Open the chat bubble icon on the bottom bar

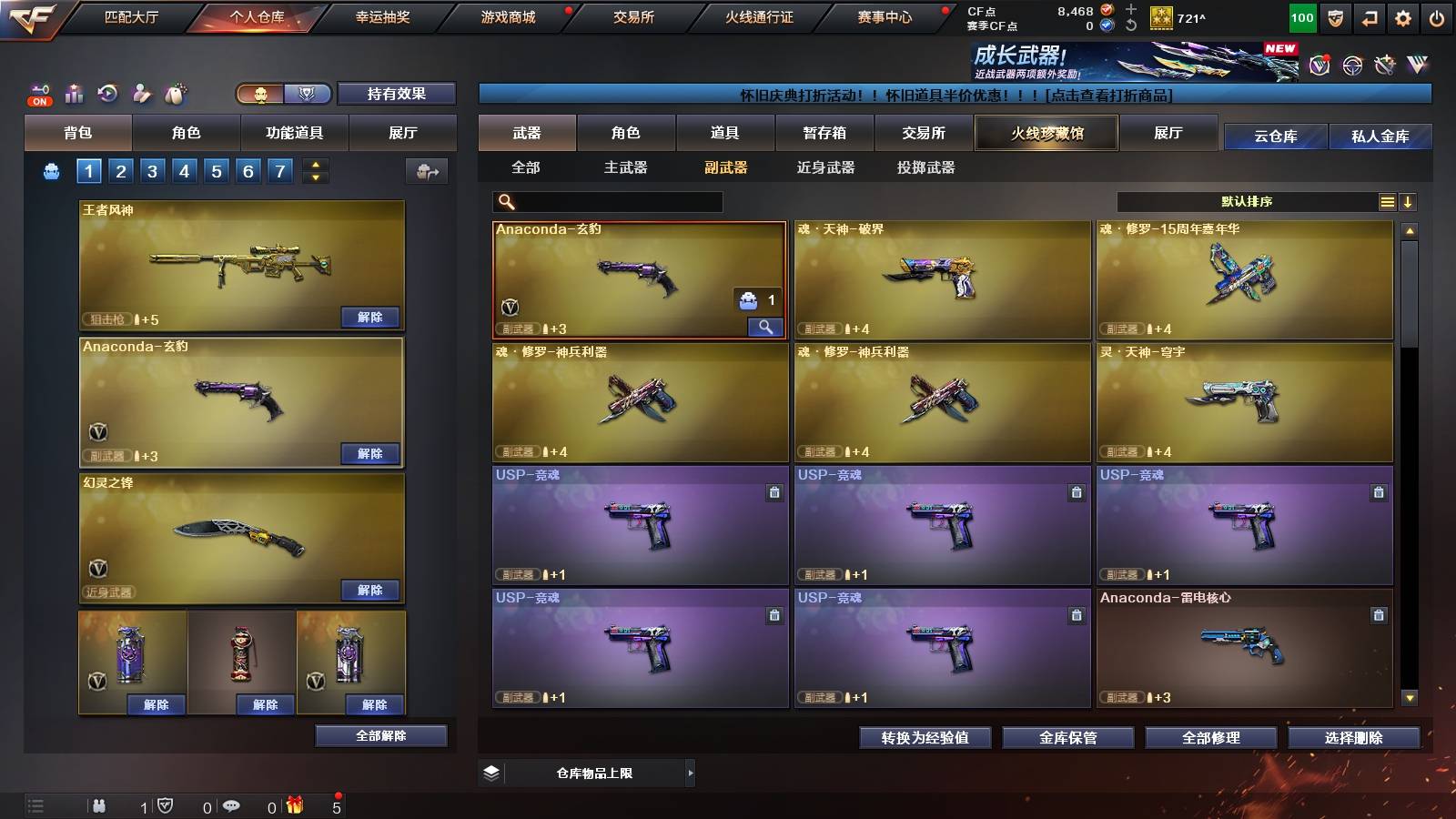(232, 805)
